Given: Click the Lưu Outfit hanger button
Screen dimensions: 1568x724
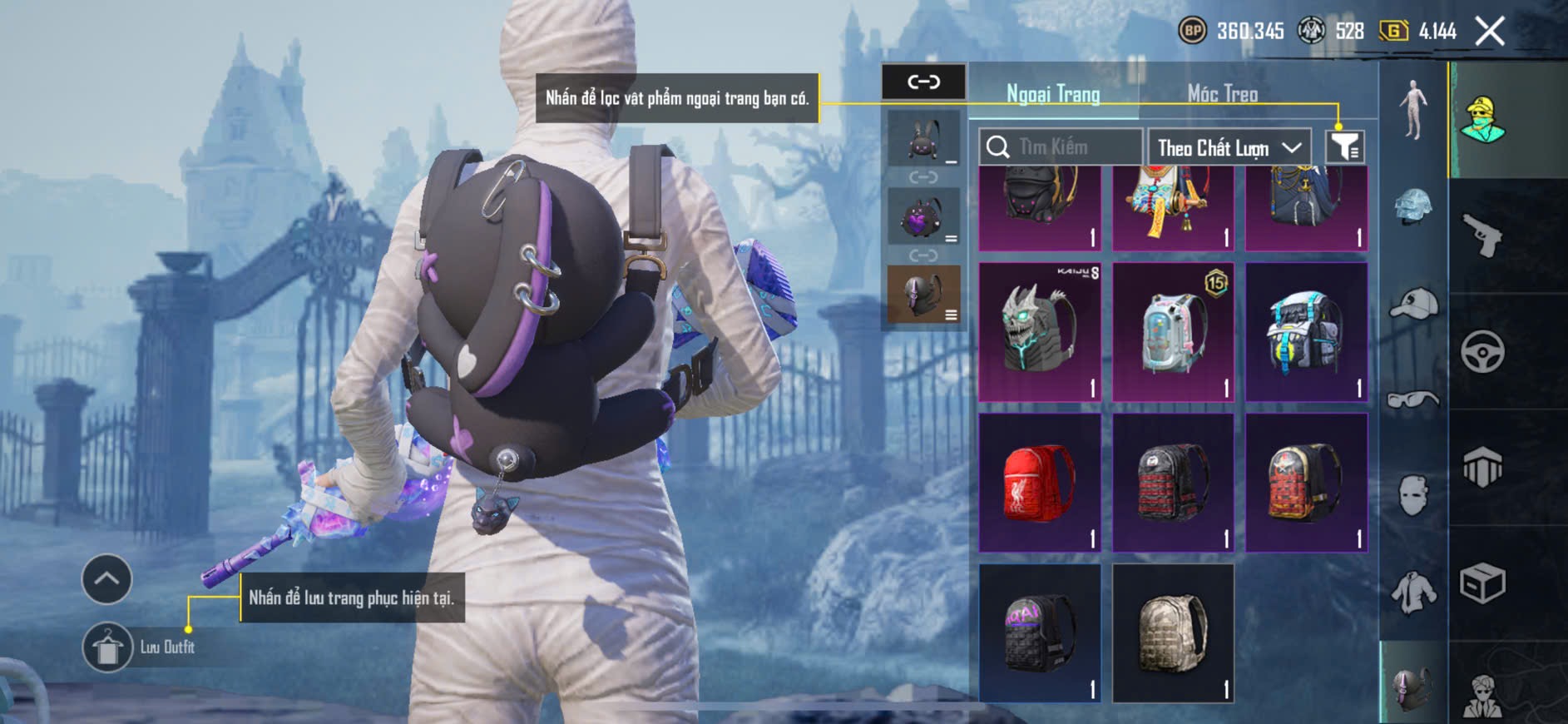Looking at the screenshot, I should [x=107, y=647].
